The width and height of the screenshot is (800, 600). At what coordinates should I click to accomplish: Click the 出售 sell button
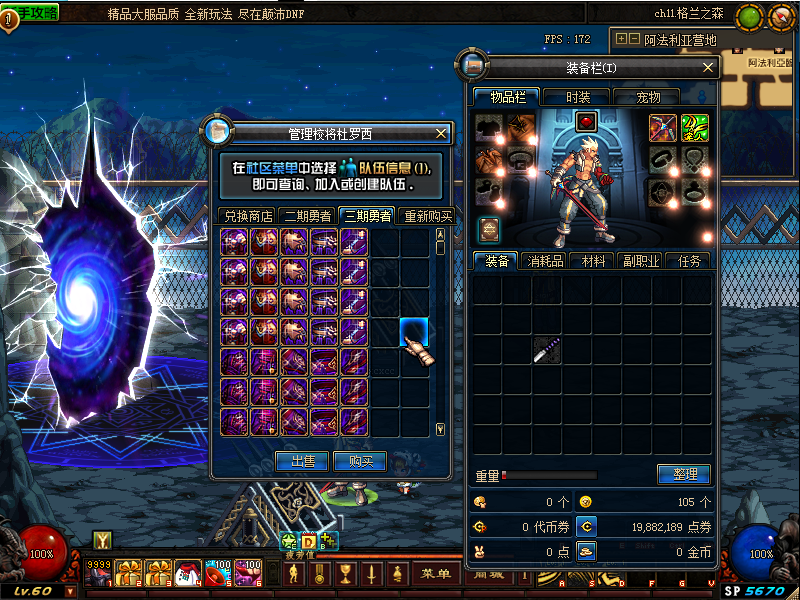[302, 461]
